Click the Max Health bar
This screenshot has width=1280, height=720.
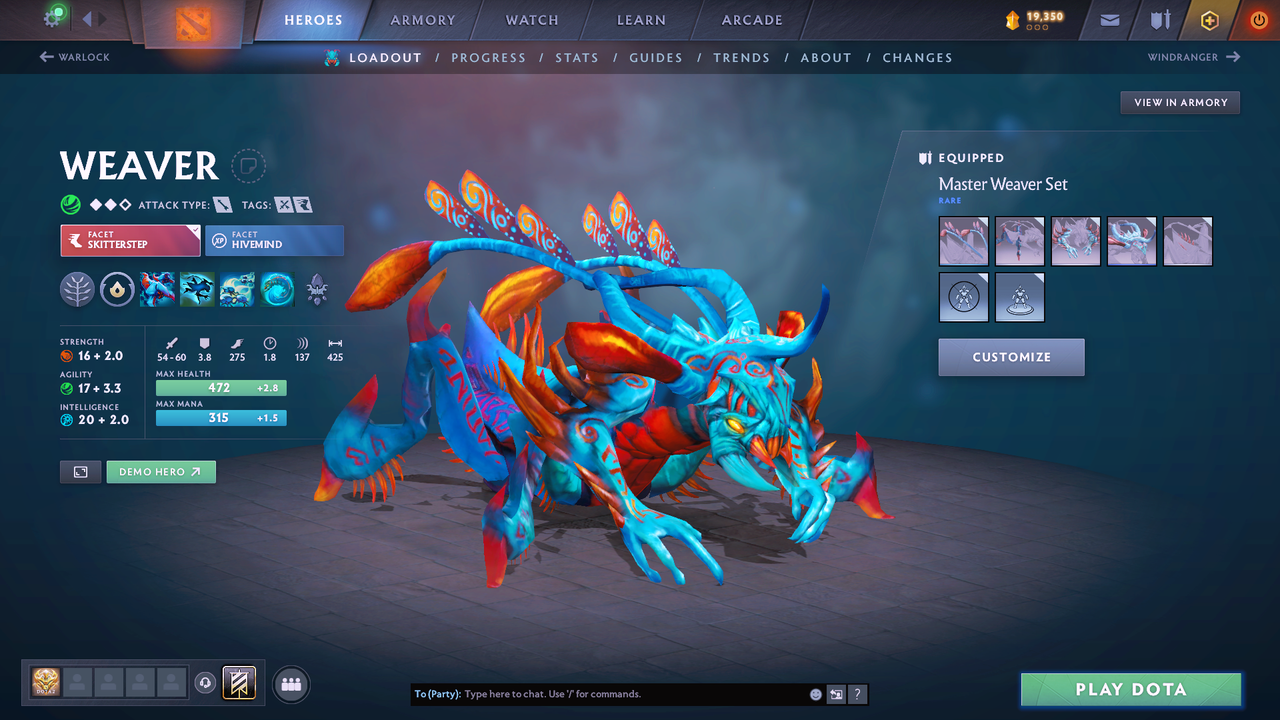221,387
